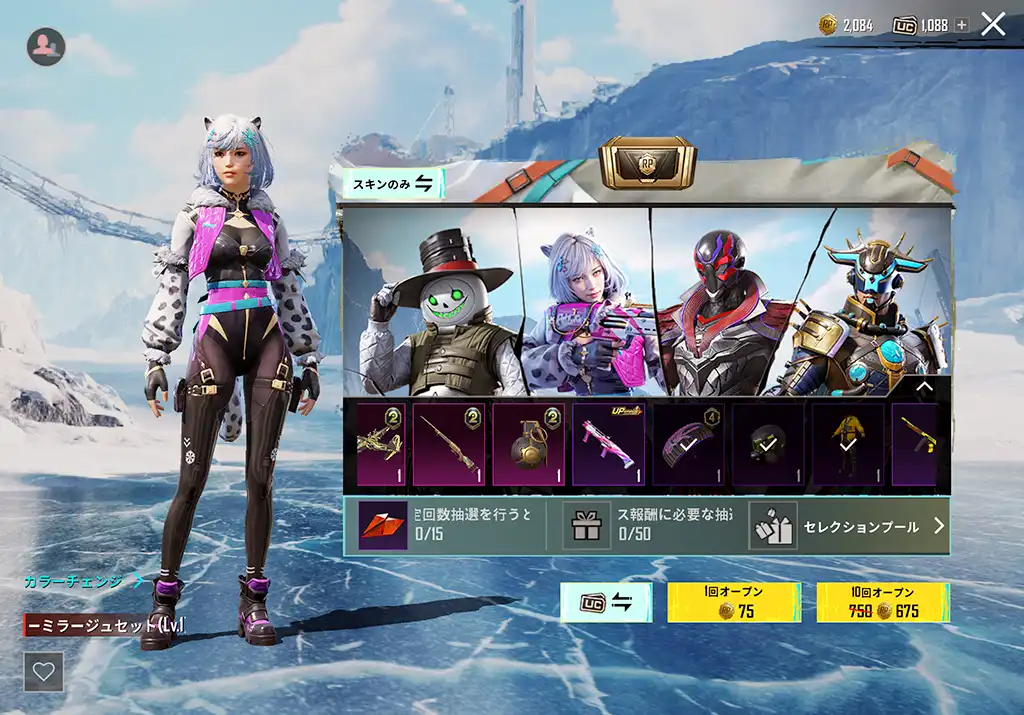
Task: Toggle the スキンのみ skin-only filter
Action: pyautogui.click(x=392, y=183)
